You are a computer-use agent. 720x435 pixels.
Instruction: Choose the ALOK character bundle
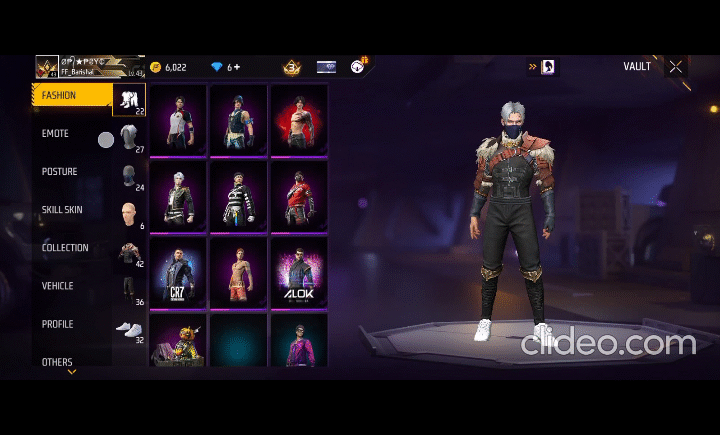pyautogui.click(x=297, y=272)
